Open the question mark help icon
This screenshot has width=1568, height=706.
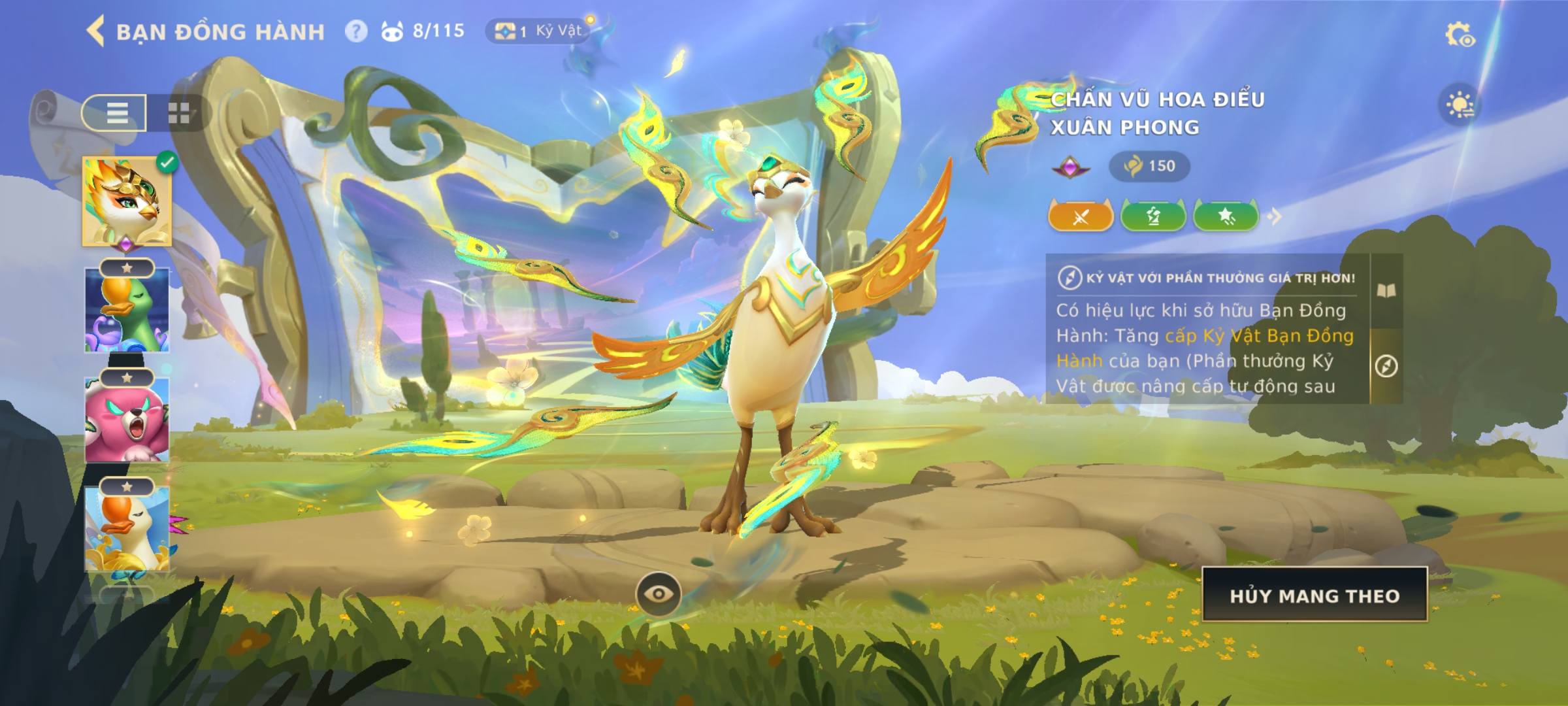[x=356, y=31]
